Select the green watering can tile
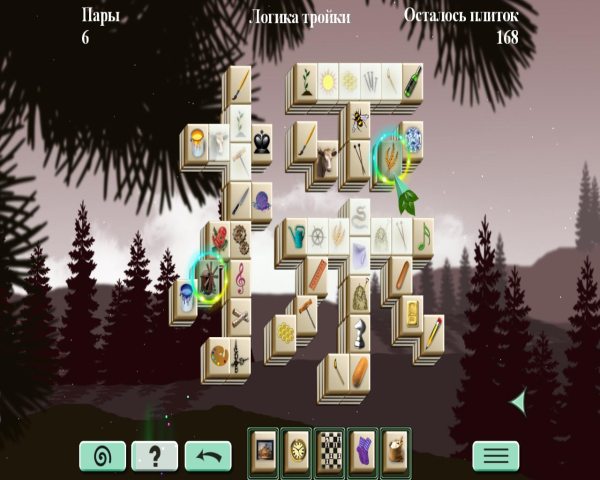The height and width of the screenshot is (480, 600). tap(296, 236)
